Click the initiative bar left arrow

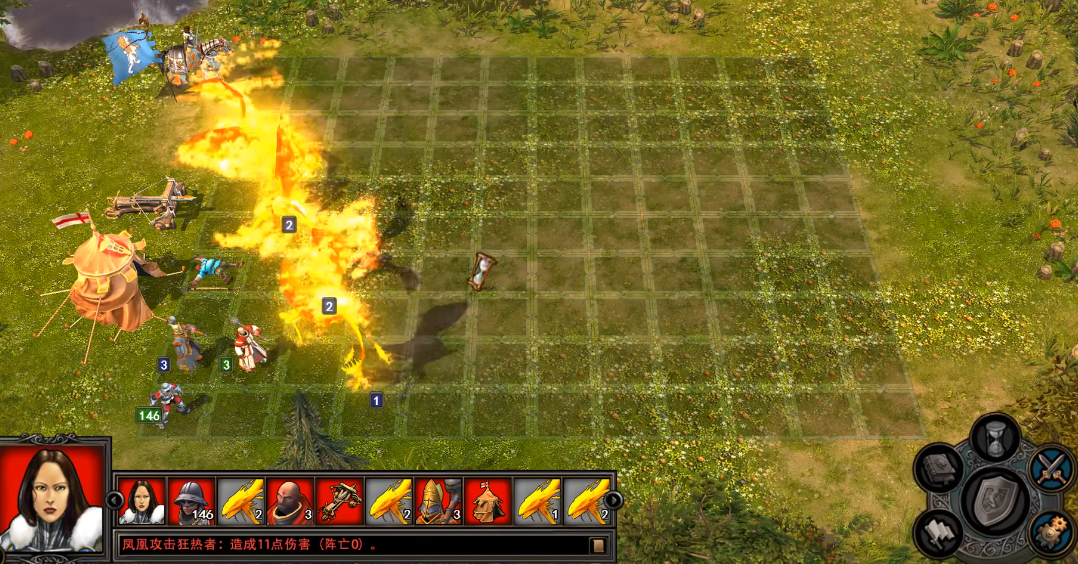click(x=113, y=500)
